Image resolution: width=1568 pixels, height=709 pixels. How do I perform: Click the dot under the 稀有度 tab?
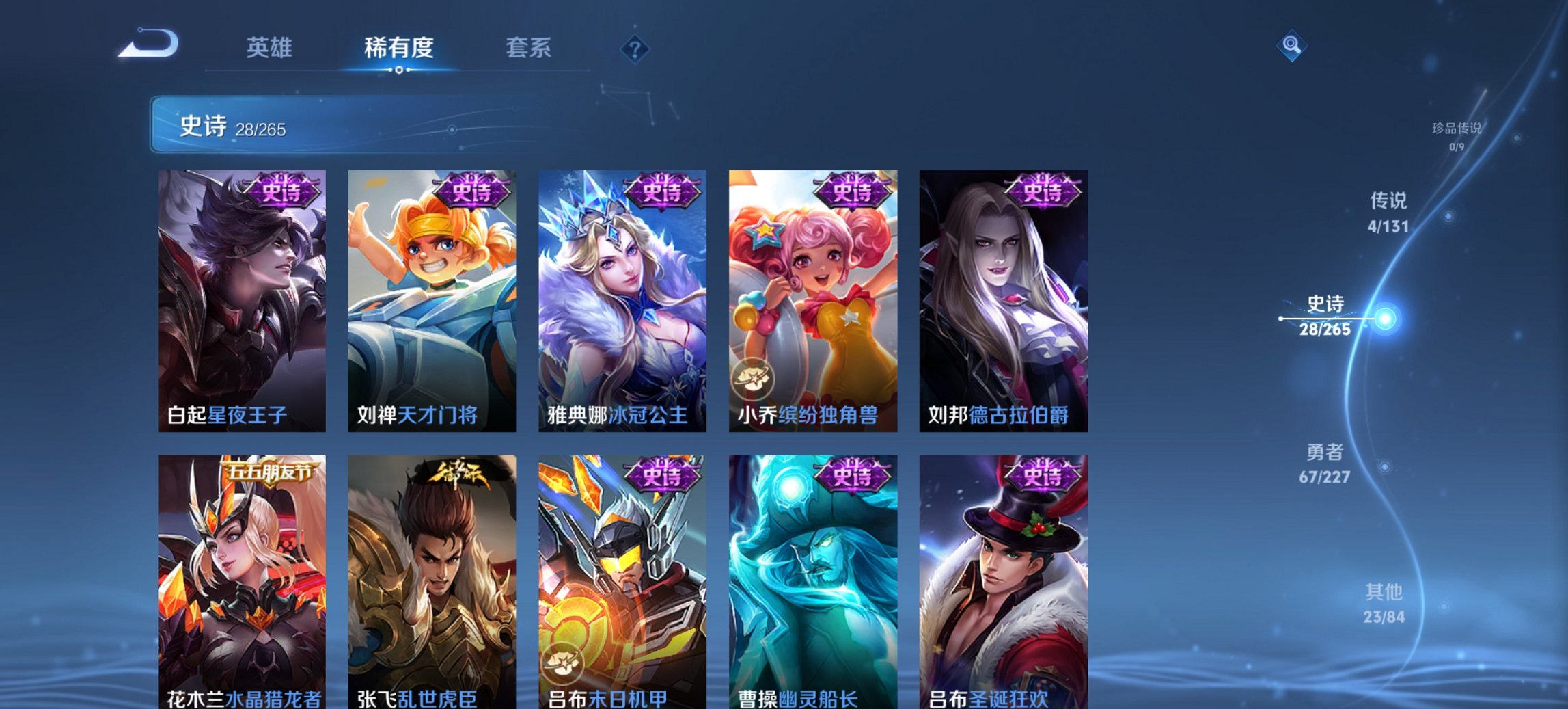(x=399, y=70)
